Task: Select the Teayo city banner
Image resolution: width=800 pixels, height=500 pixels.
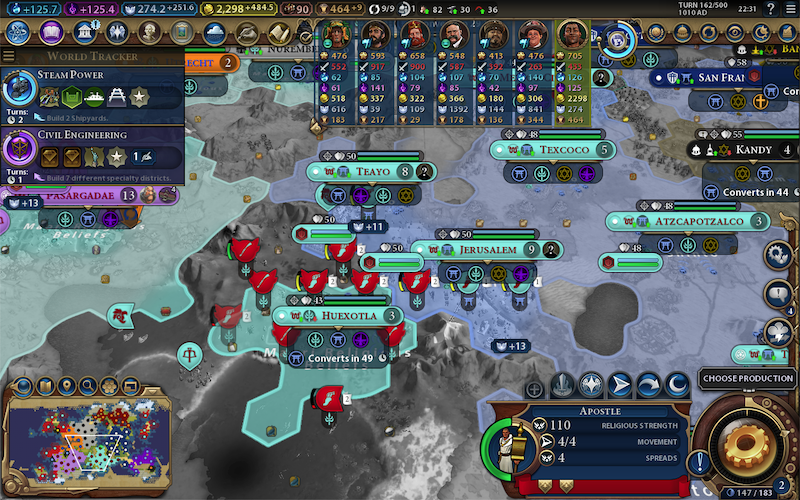Action: point(372,172)
